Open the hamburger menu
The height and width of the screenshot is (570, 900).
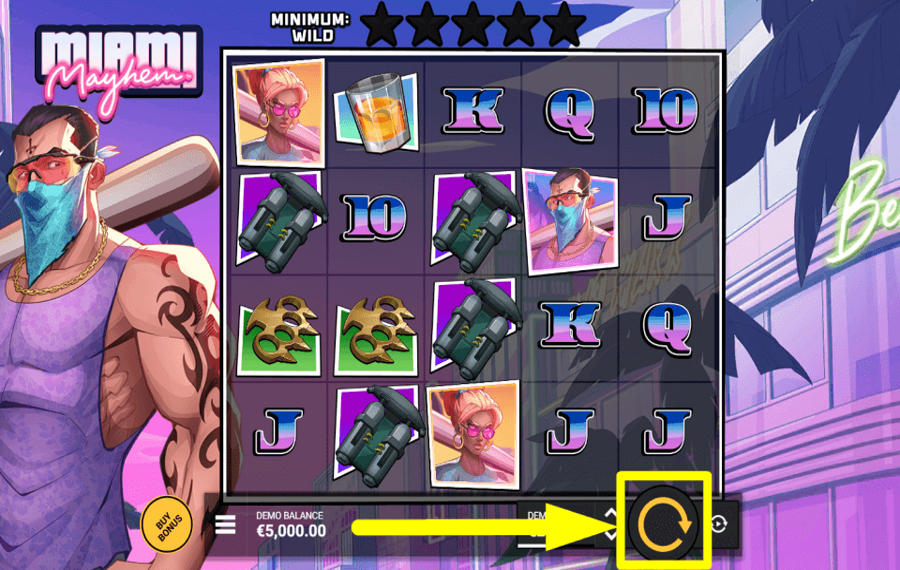225,524
